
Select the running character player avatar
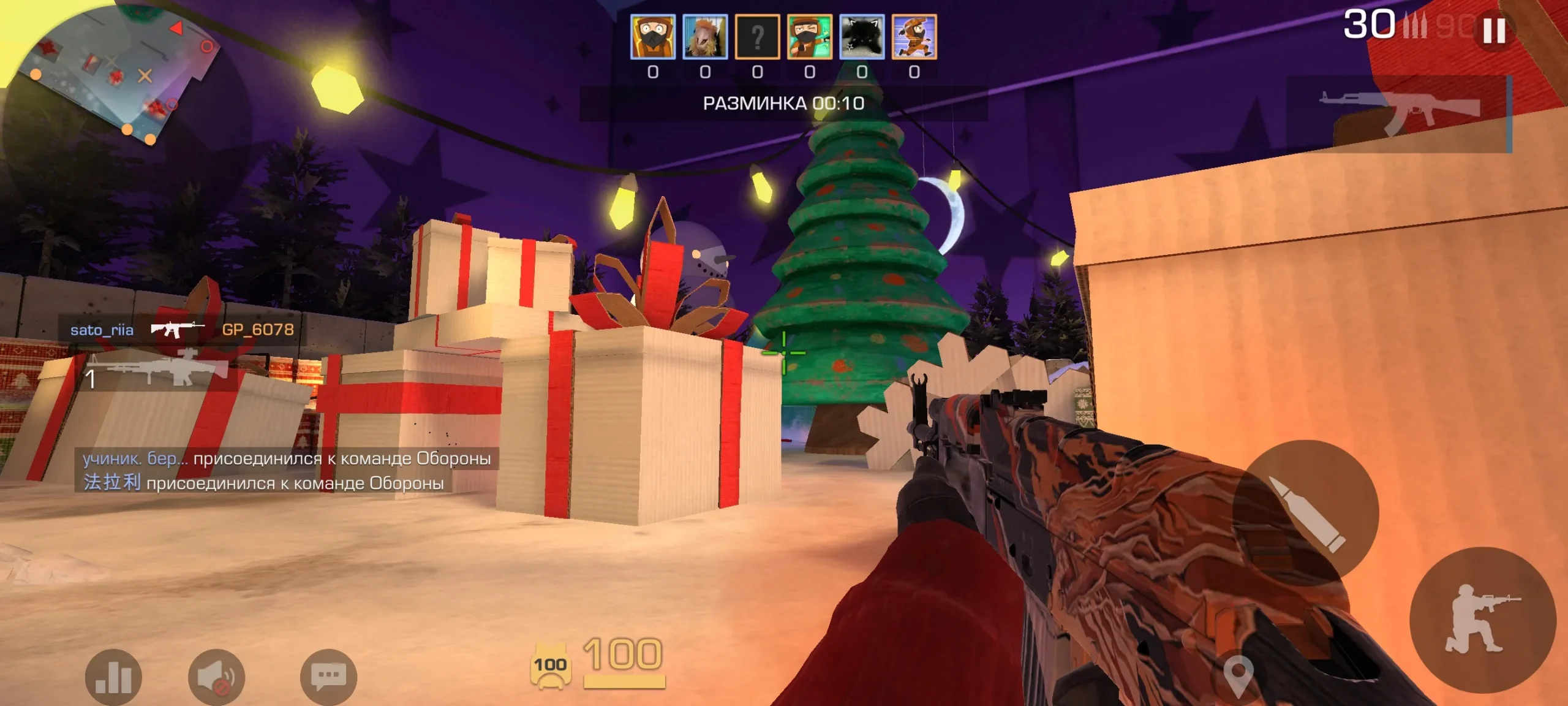914,37
